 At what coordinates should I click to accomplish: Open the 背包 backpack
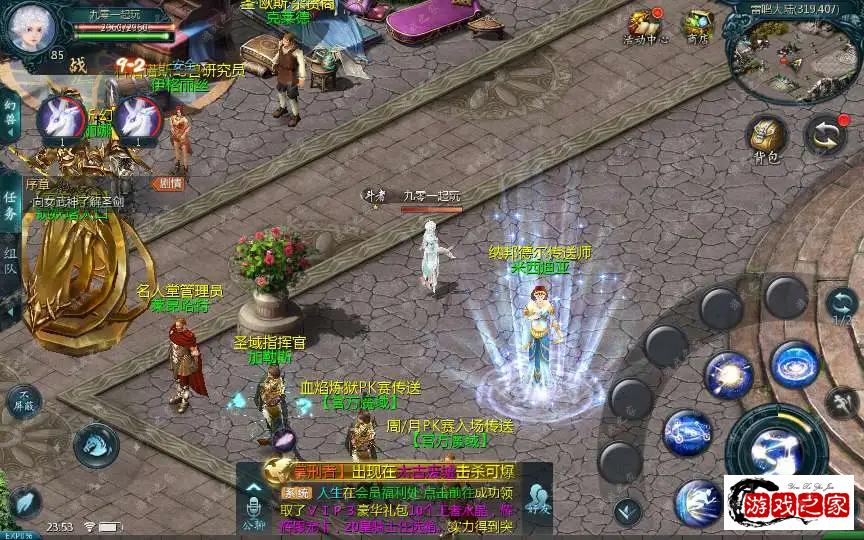[767, 137]
